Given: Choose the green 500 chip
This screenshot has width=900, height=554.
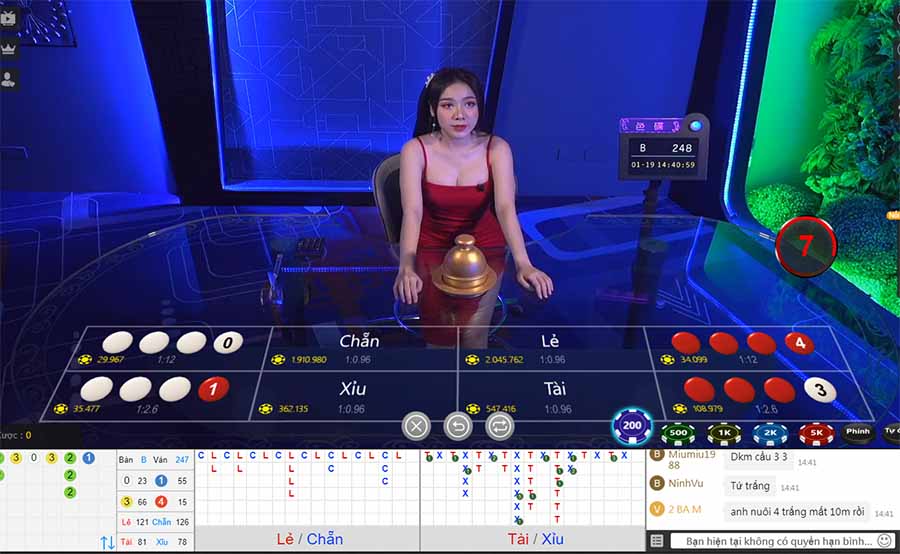Looking at the screenshot, I should [678, 433].
